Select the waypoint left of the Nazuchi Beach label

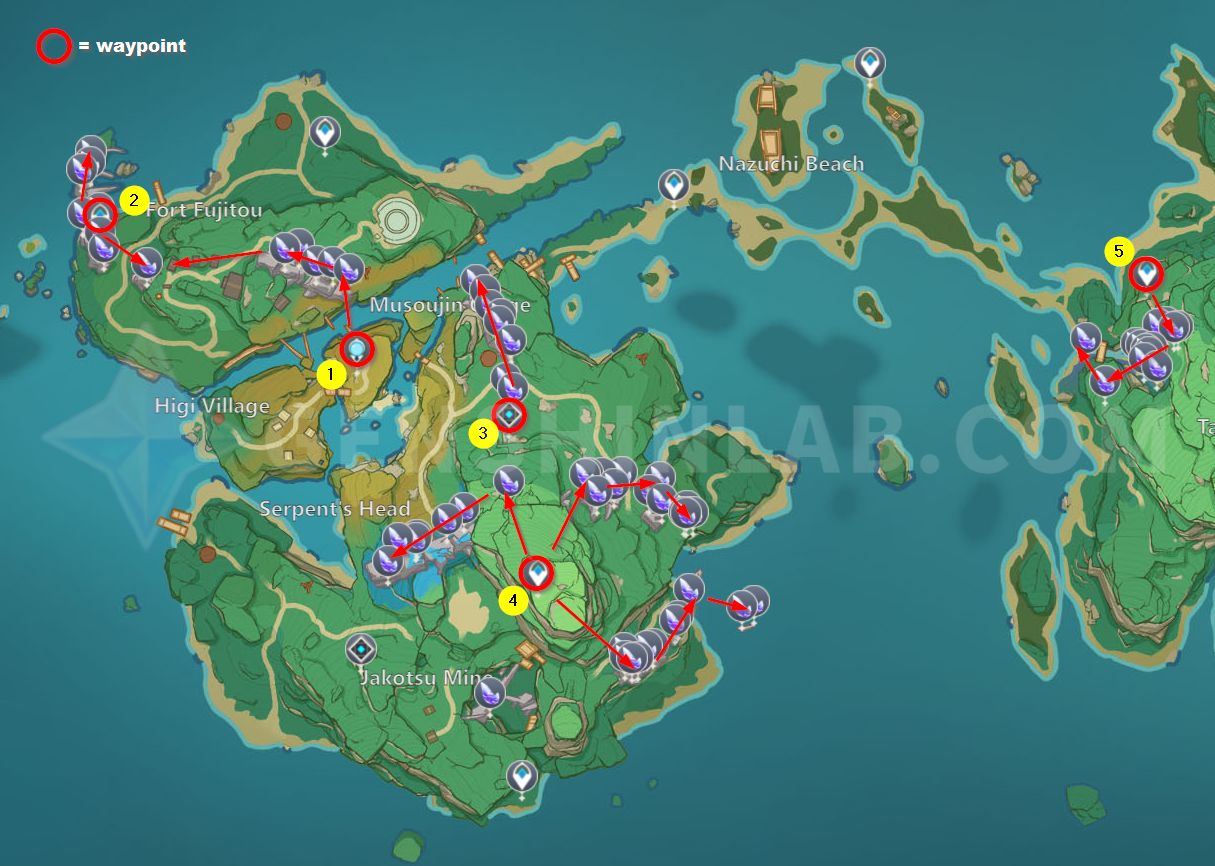[x=674, y=185]
